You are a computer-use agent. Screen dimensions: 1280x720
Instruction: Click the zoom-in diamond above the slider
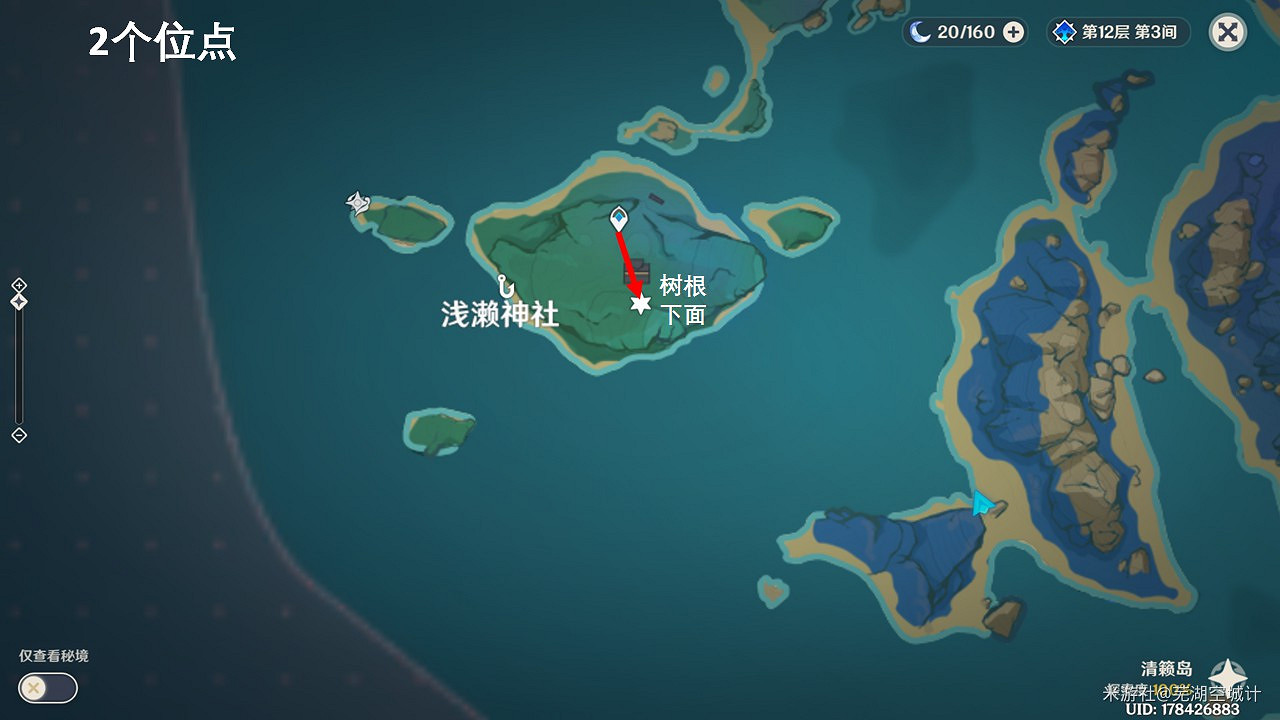17,286
